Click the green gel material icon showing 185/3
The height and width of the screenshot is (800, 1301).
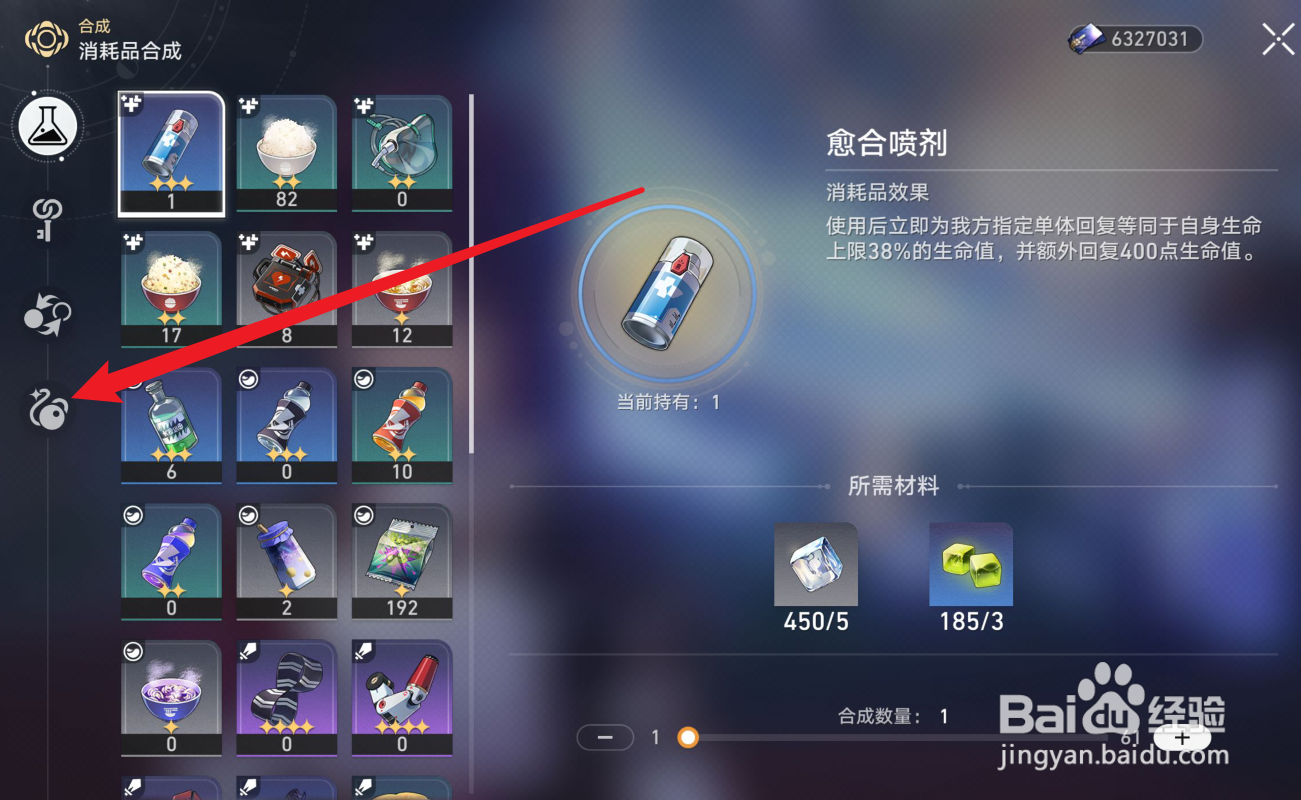pyautogui.click(x=970, y=565)
